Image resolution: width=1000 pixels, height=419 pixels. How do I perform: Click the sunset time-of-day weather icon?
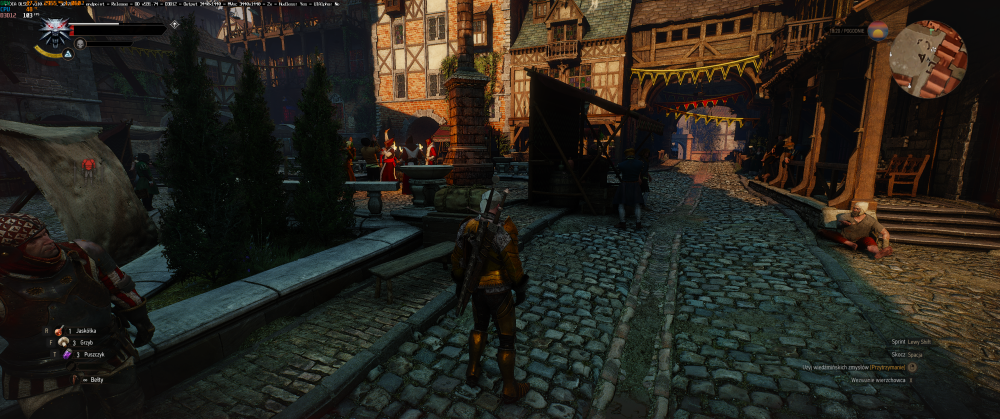878,30
